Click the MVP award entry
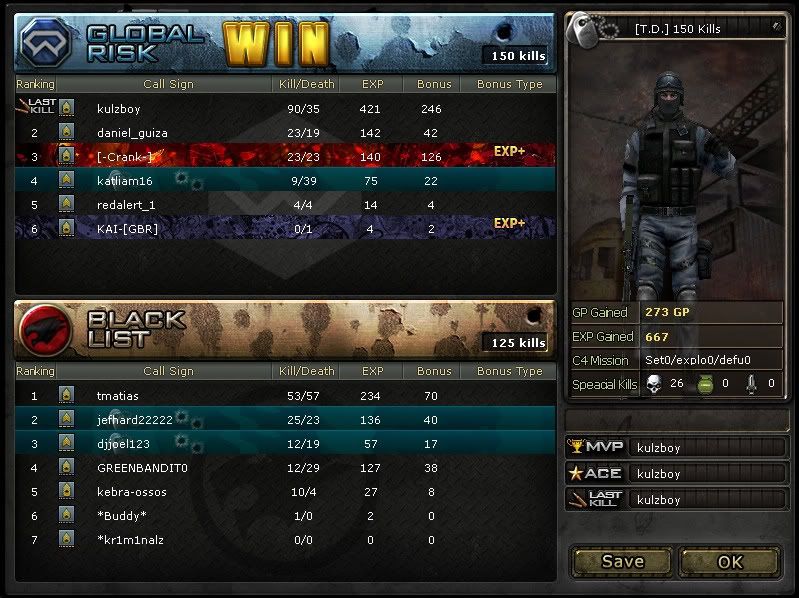This screenshot has width=799, height=598. pyautogui.click(x=676, y=448)
